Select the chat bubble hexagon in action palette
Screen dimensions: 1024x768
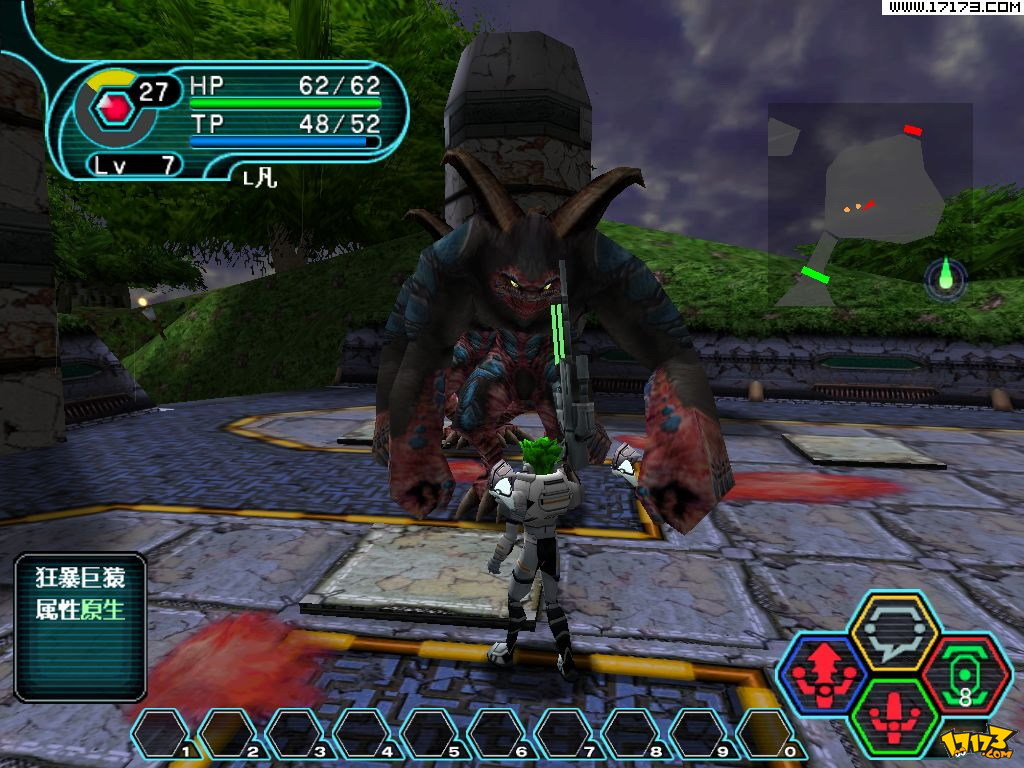[892, 632]
